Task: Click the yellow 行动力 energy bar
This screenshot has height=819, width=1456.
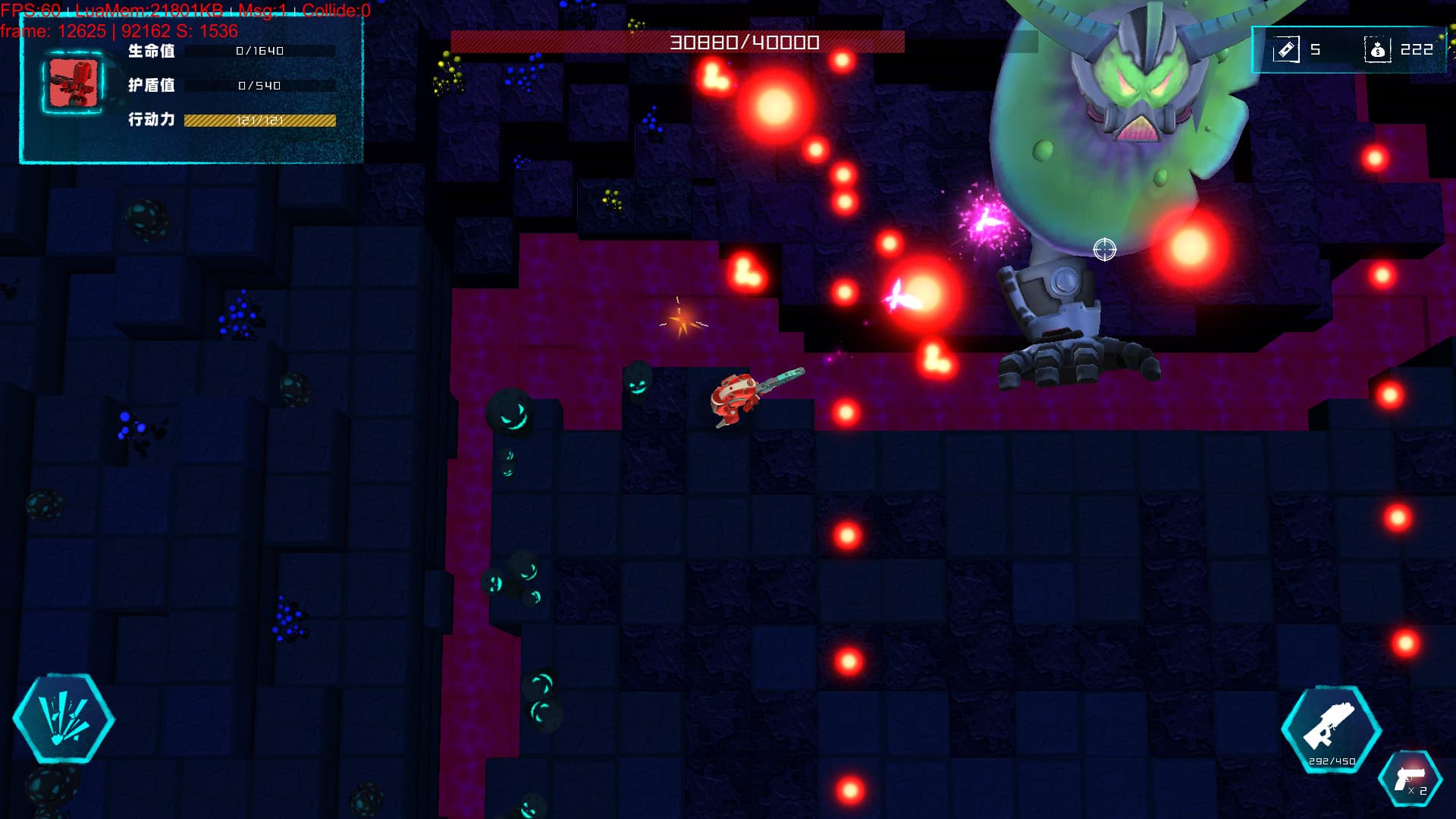Action: point(260,119)
